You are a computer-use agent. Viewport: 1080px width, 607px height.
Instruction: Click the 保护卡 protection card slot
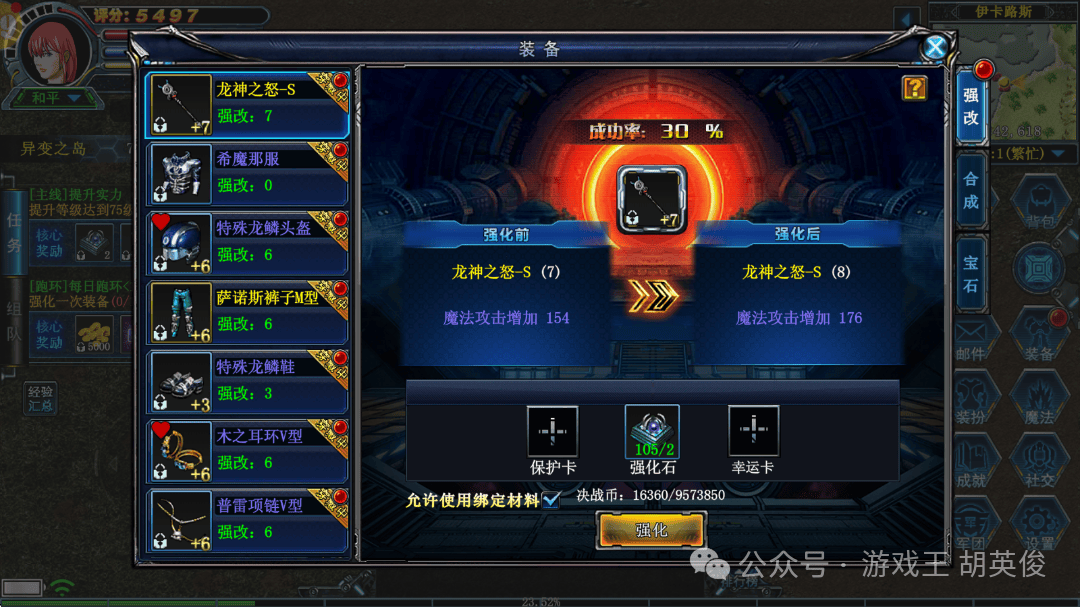click(553, 431)
